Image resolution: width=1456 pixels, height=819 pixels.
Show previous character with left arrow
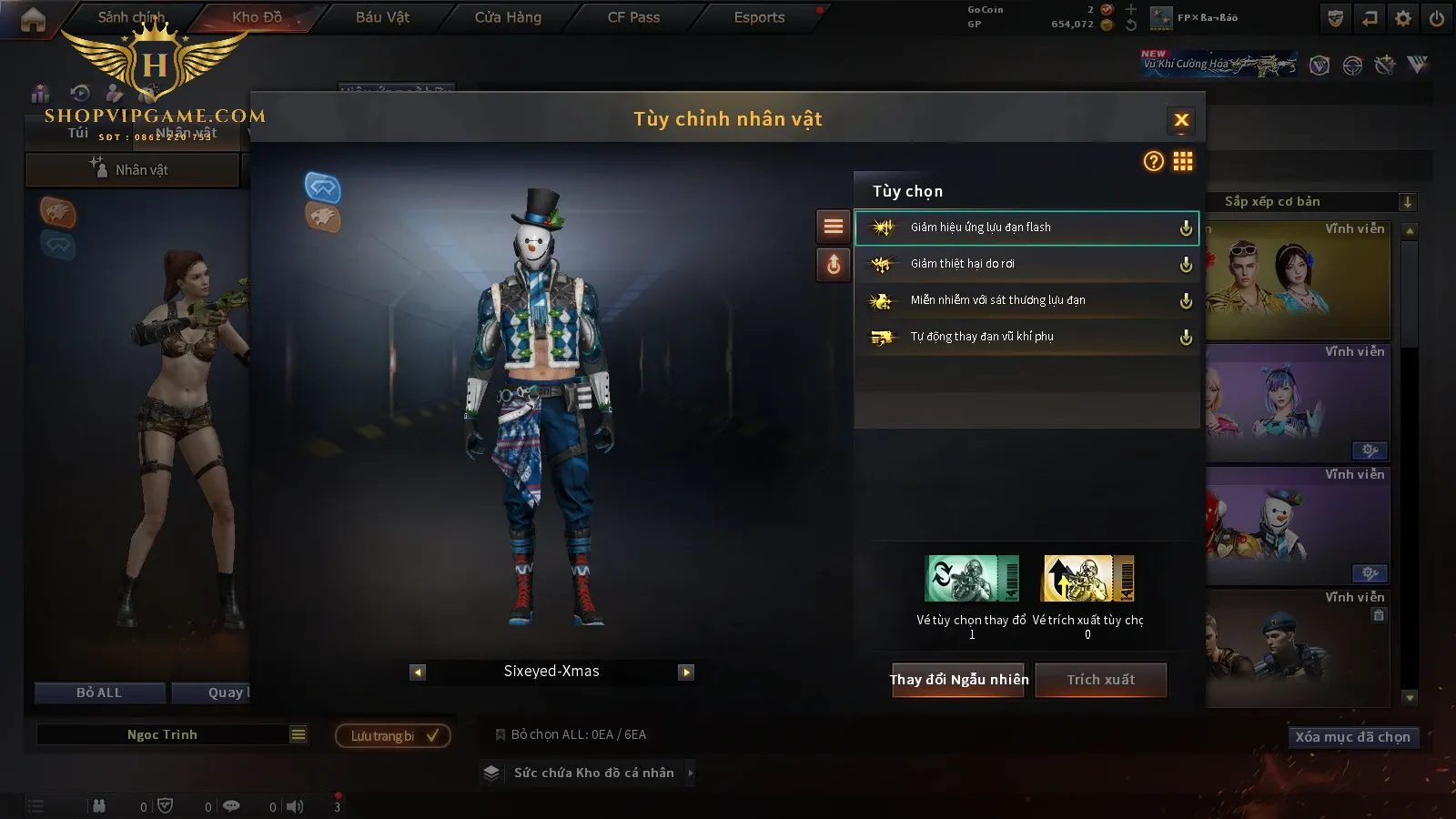click(x=418, y=672)
